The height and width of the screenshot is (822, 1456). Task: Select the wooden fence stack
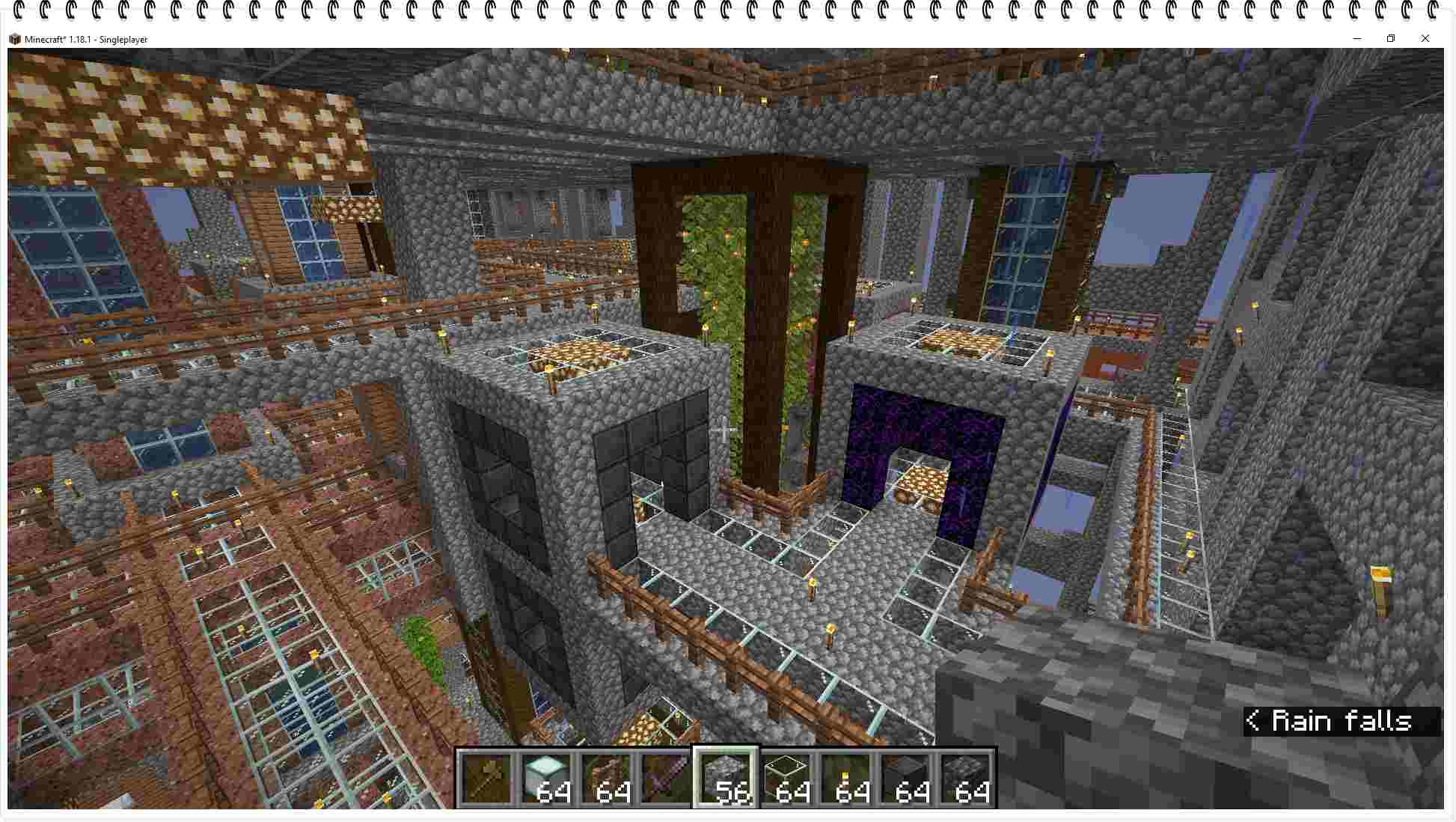click(x=606, y=778)
